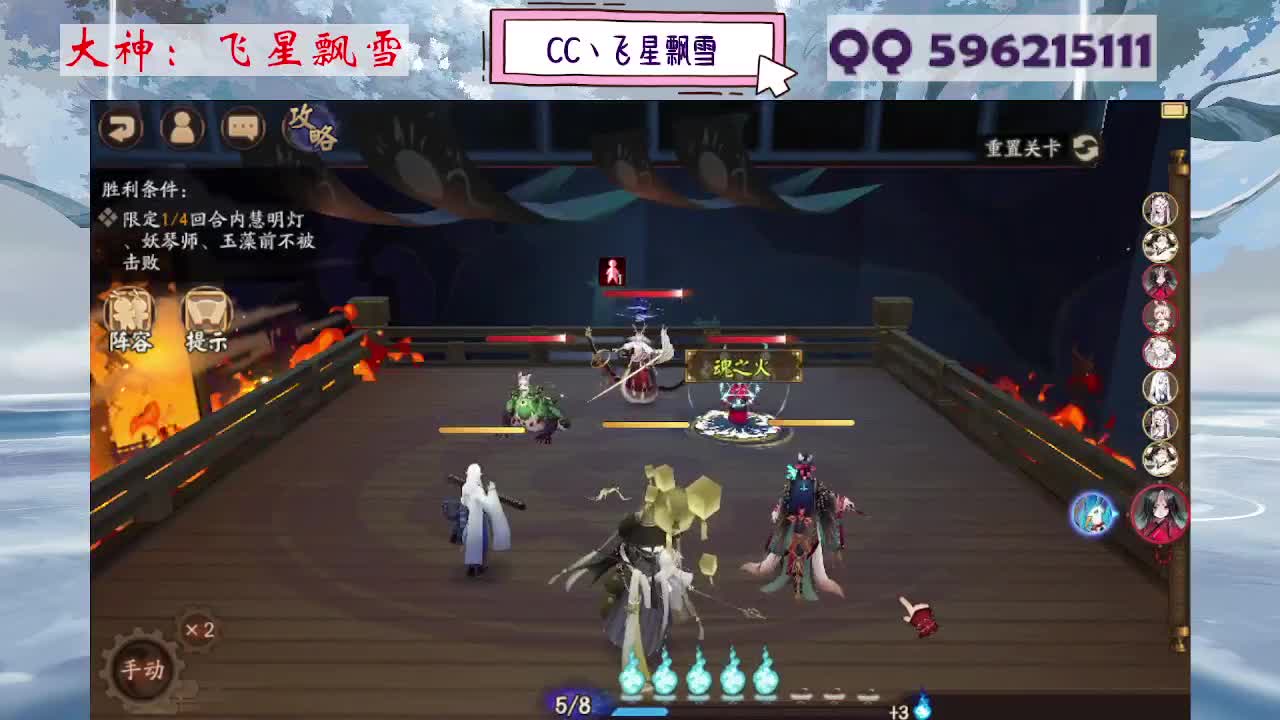Click the blue shikigami portrait above 玉藻前

(1093, 516)
